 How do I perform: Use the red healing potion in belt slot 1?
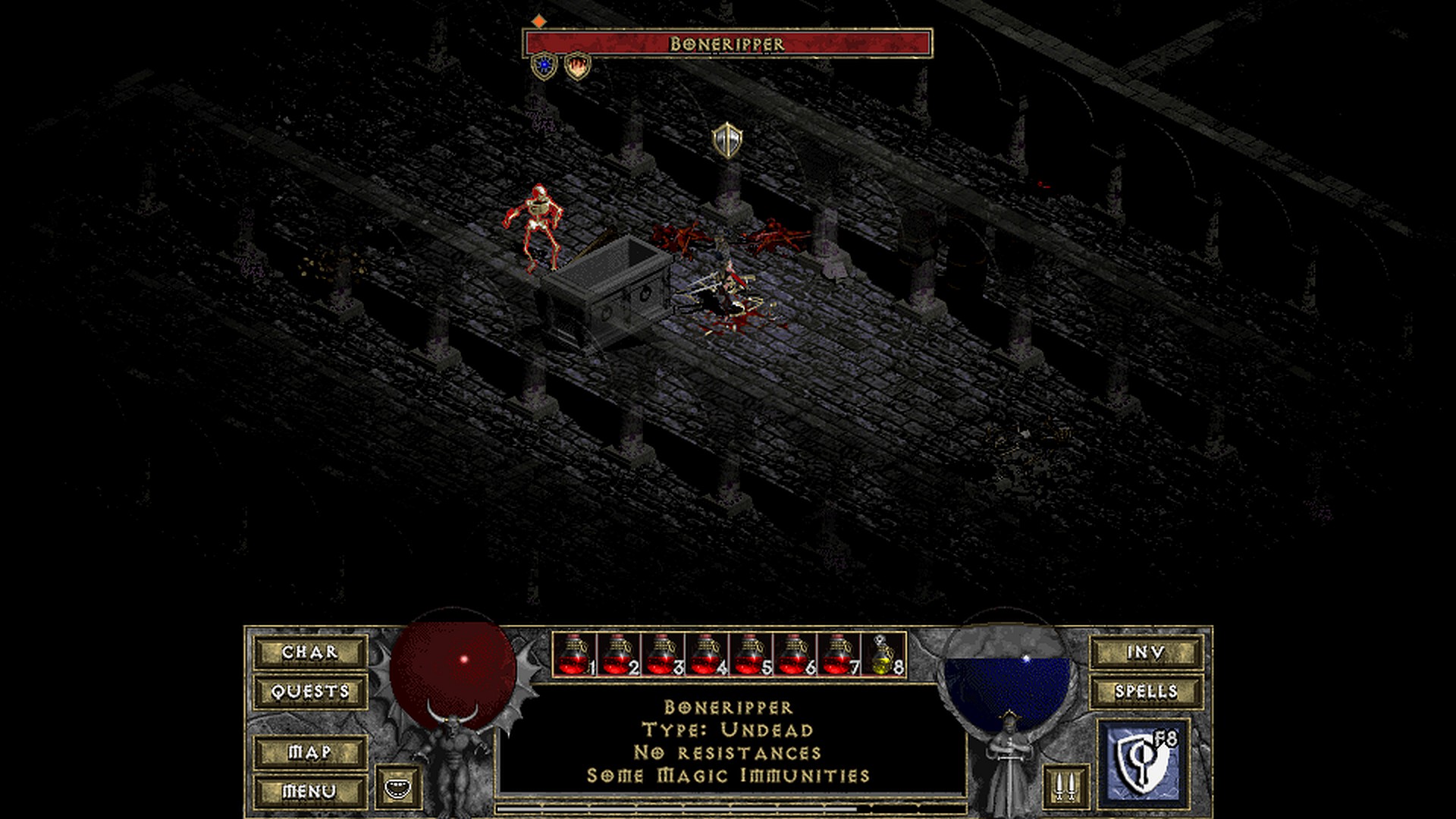point(574,654)
